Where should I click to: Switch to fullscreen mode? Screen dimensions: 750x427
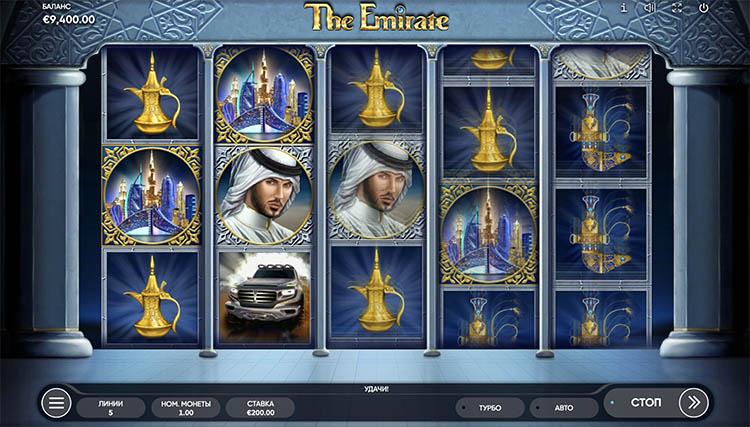click(675, 9)
